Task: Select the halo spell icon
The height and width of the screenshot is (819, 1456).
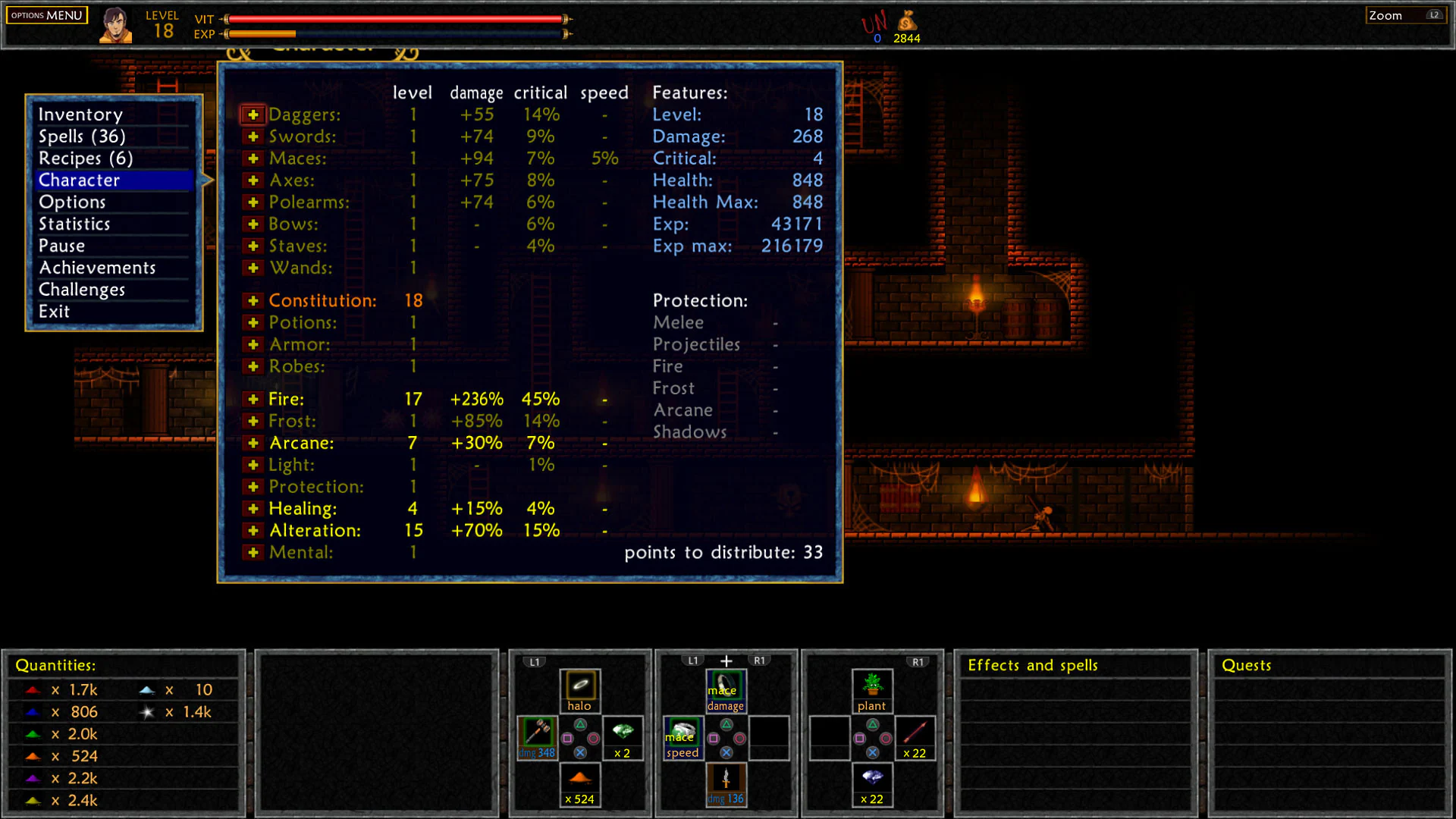Action: (x=579, y=686)
